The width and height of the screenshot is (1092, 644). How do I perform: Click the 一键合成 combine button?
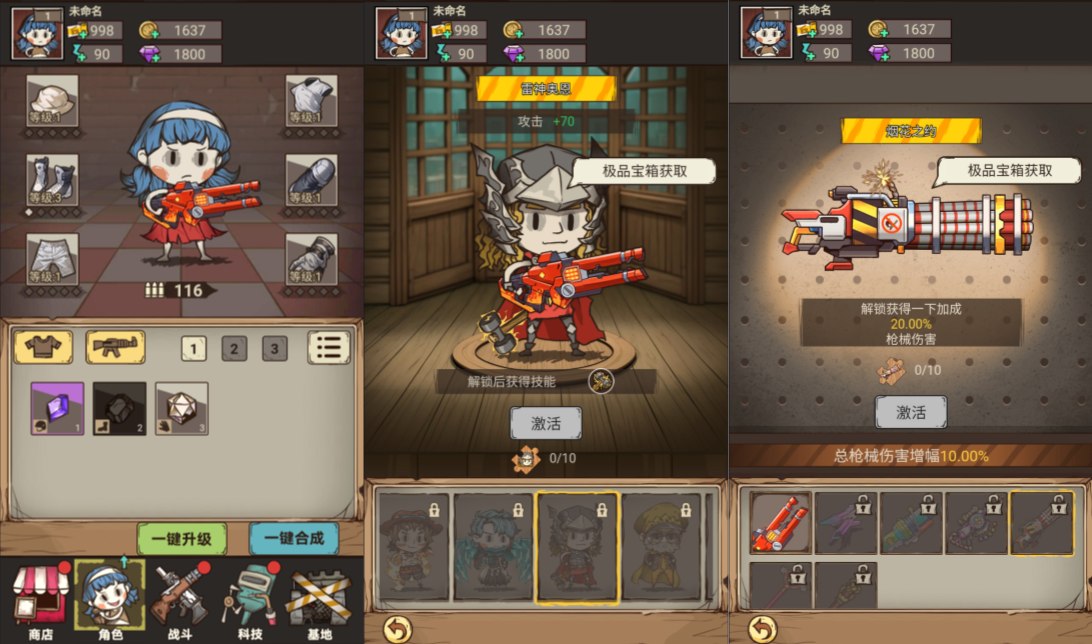pos(294,538)
